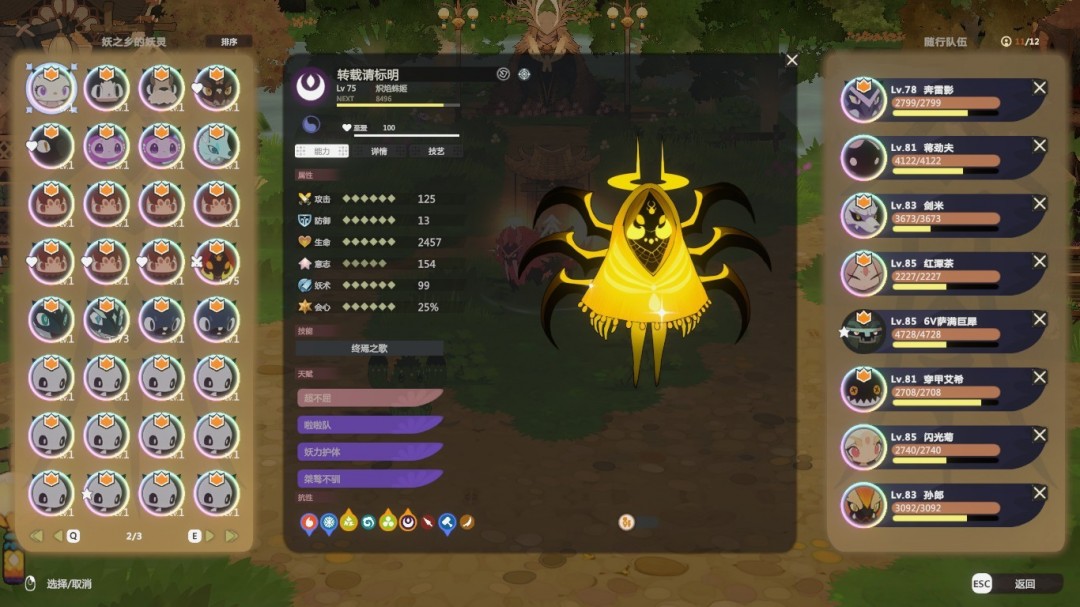
Task: Close the spirit detail panel
Action: (x=792, y=61)
